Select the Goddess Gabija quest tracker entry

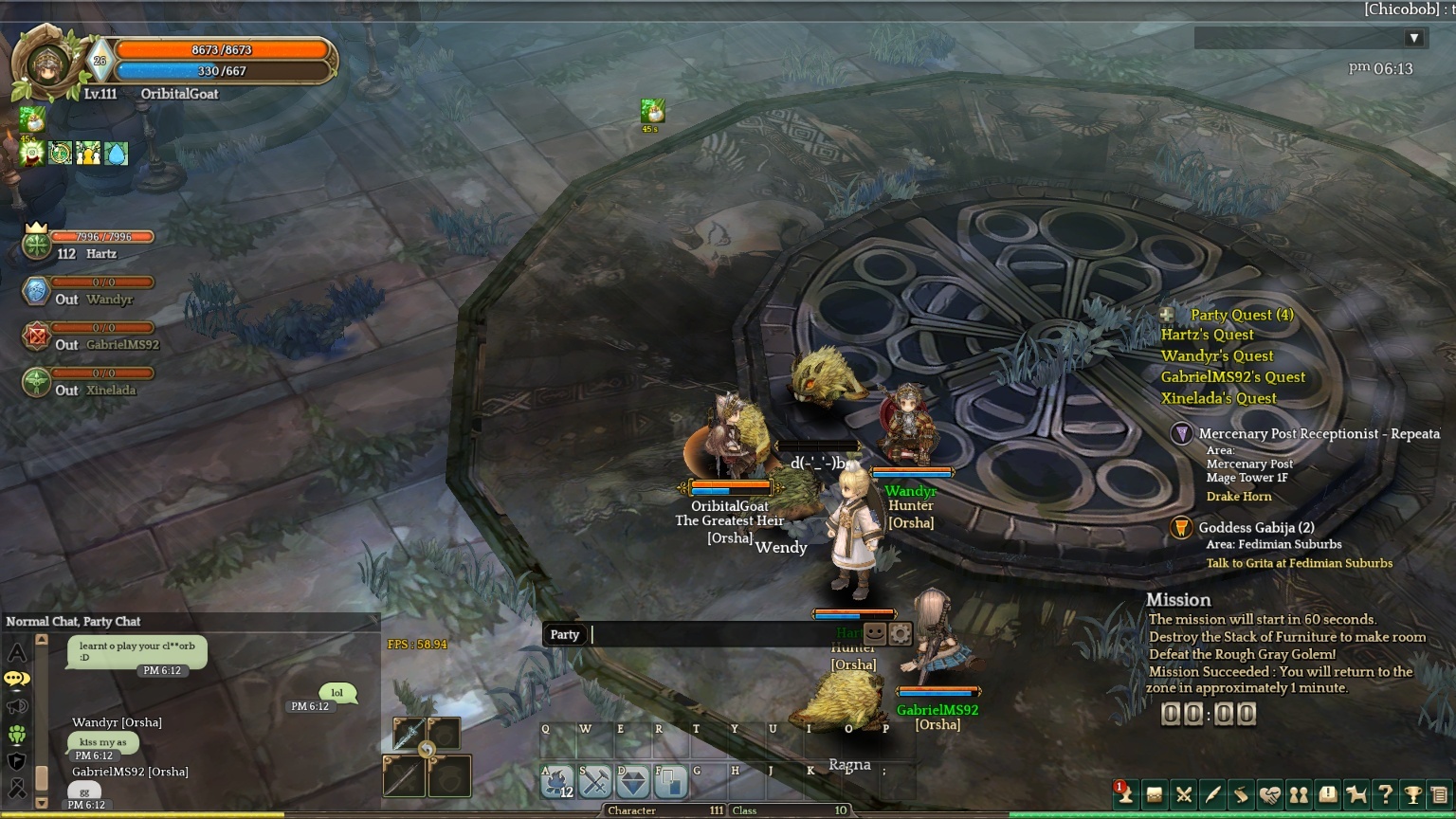tap(1255, 528)
